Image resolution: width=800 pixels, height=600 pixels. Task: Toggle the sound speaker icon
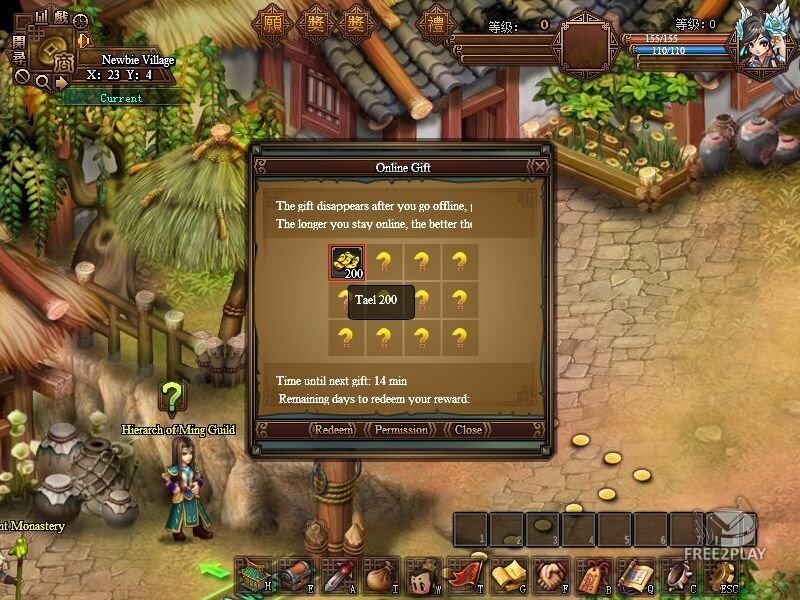point(83,41)
